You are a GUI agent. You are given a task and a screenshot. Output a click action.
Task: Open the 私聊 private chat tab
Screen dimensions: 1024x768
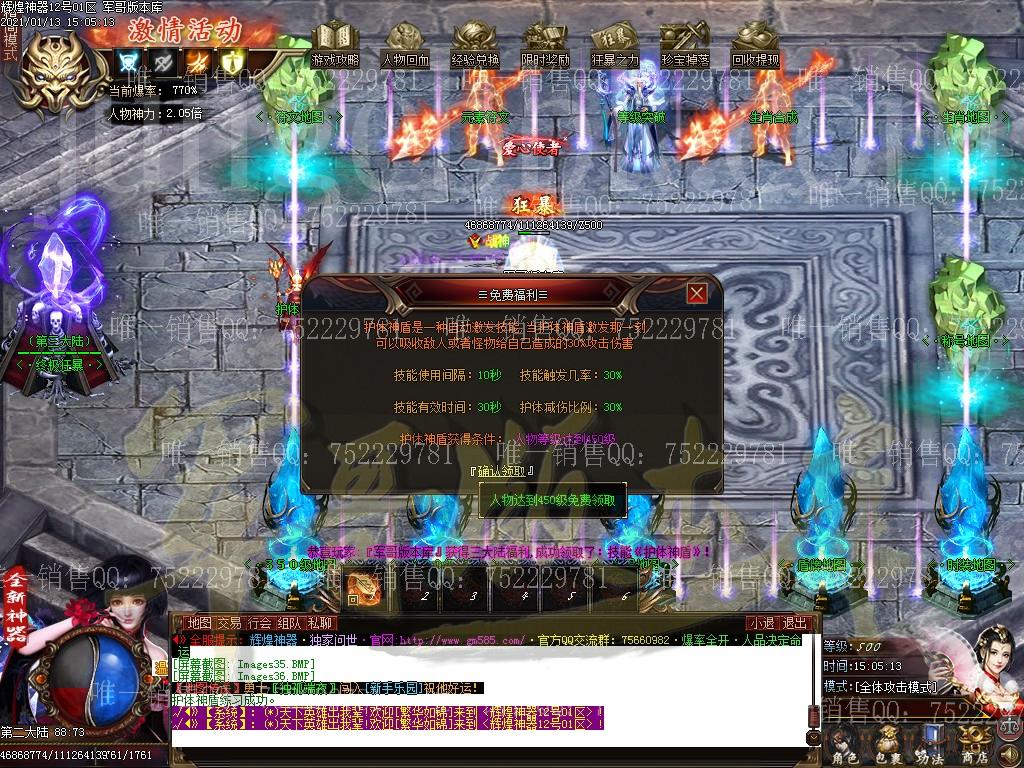tap(320, 623)
